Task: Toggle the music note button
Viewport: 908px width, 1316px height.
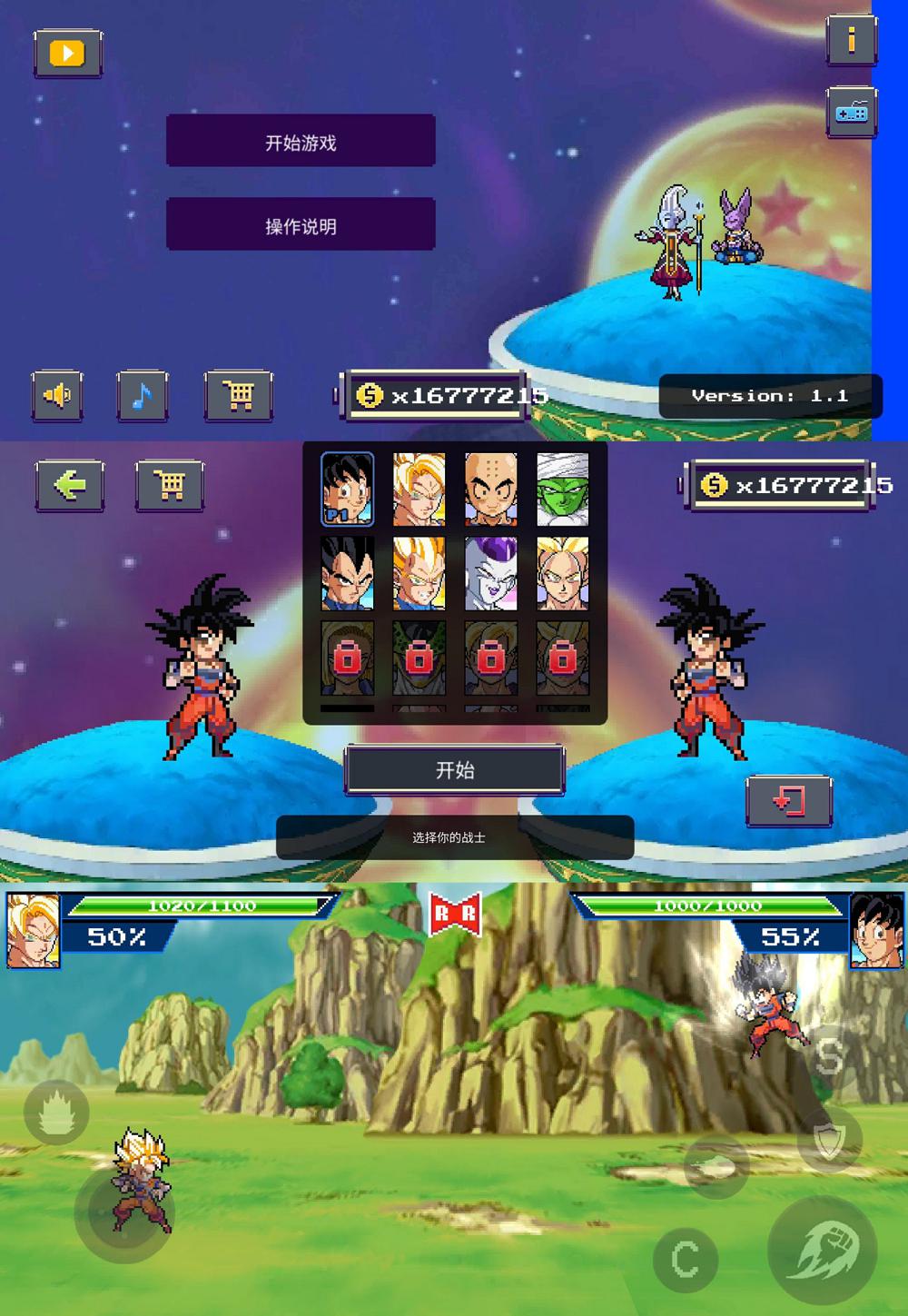Action: click(x=142, y=395)
